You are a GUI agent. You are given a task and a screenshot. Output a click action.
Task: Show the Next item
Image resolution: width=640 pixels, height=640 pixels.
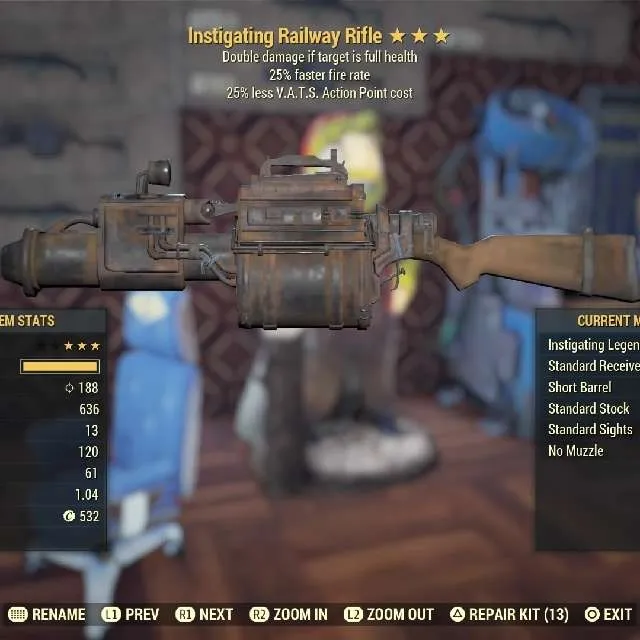(205, 615)
